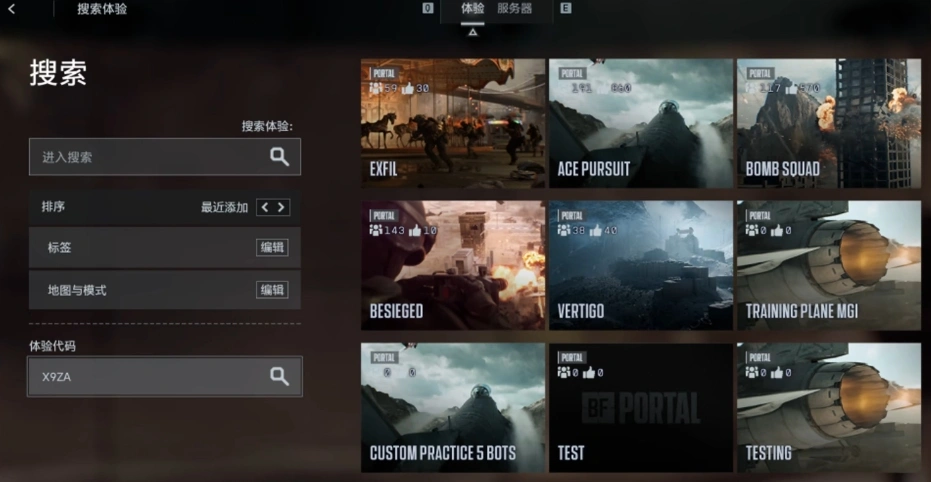Focus the 体验代码 code field

[145, 376]
